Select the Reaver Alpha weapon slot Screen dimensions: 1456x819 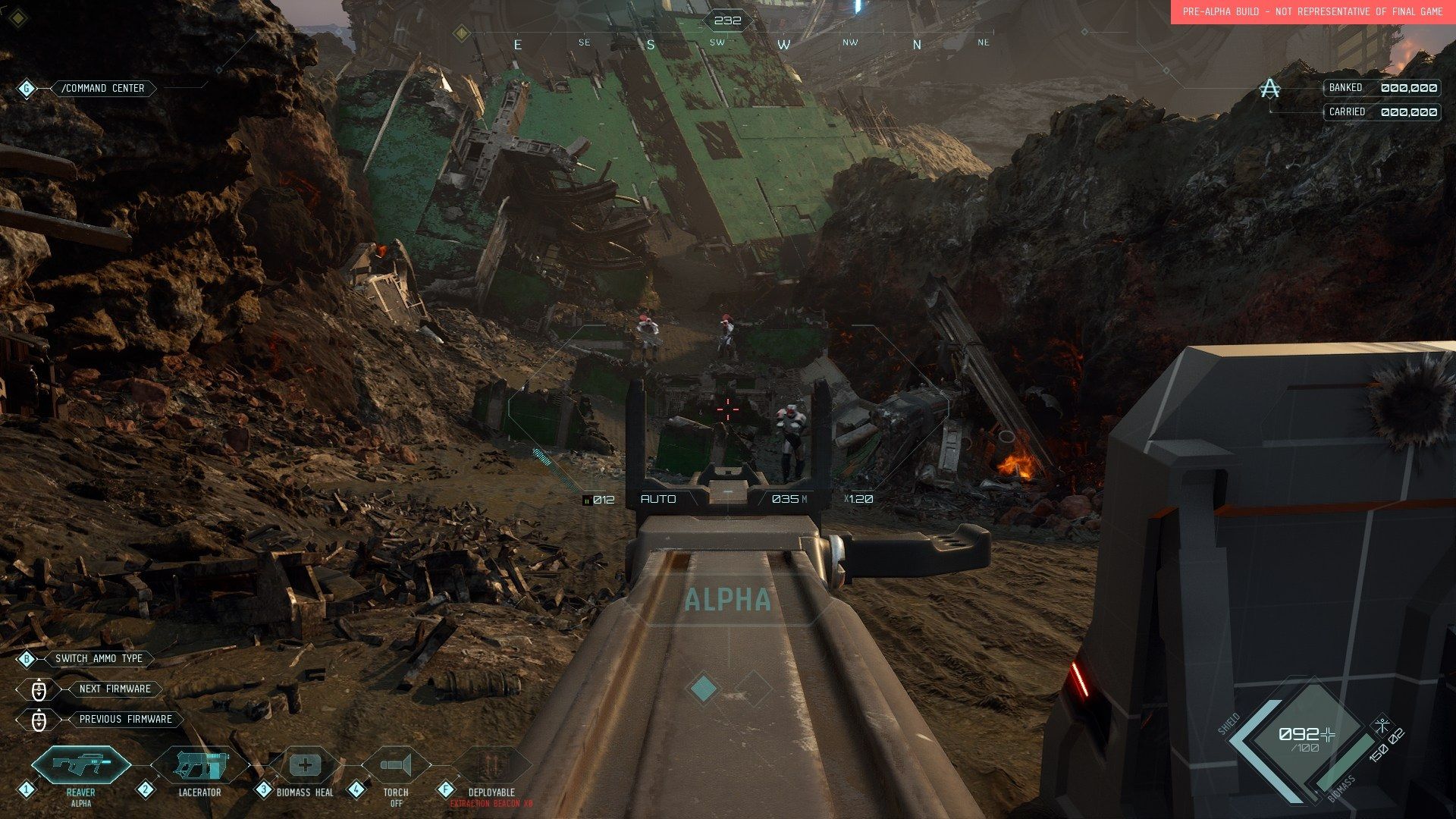(x=81, y=765)
